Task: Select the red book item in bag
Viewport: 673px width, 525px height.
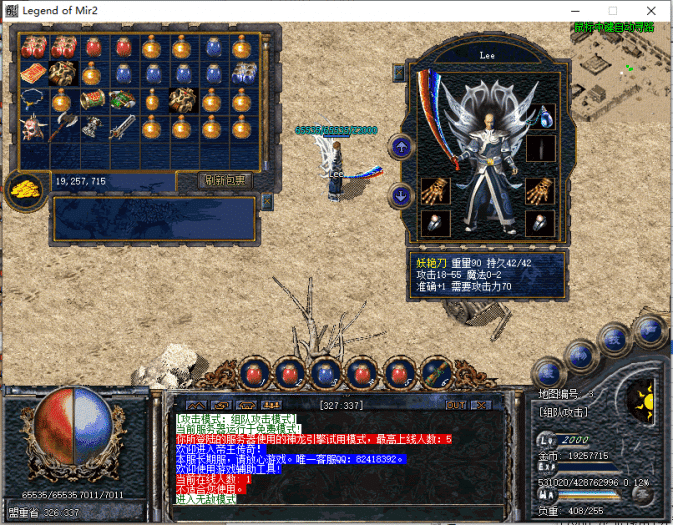Action: [x=34, y=73]
